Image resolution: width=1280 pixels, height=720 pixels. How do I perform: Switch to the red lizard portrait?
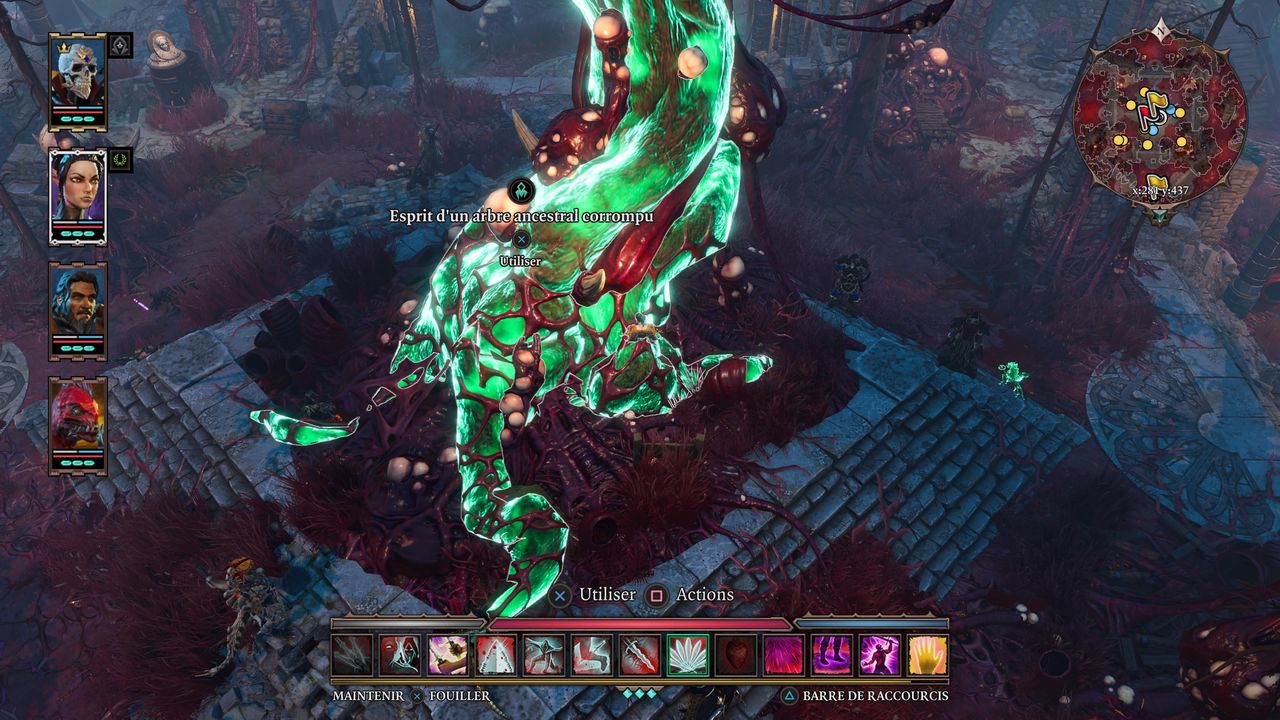point(78,421)
